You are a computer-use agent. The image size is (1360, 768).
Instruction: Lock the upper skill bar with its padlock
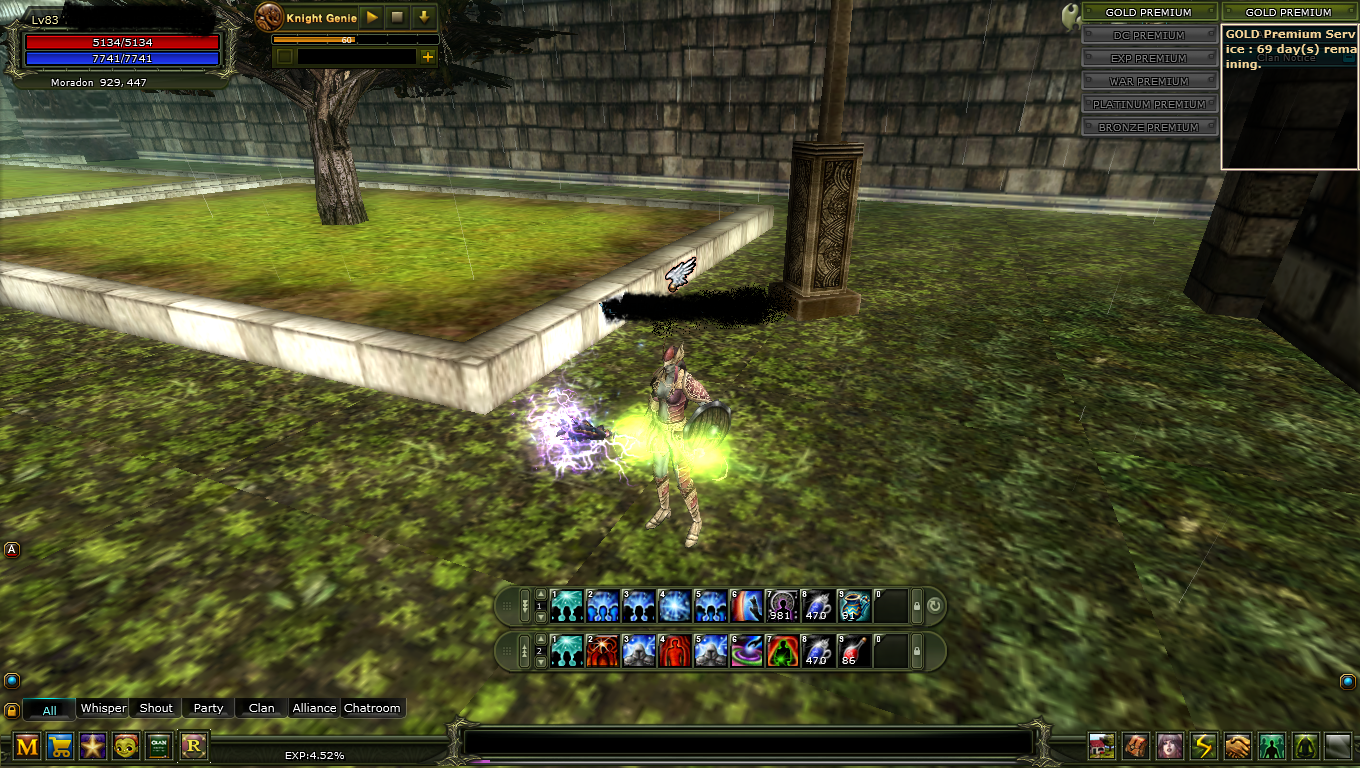click(916, 608)
